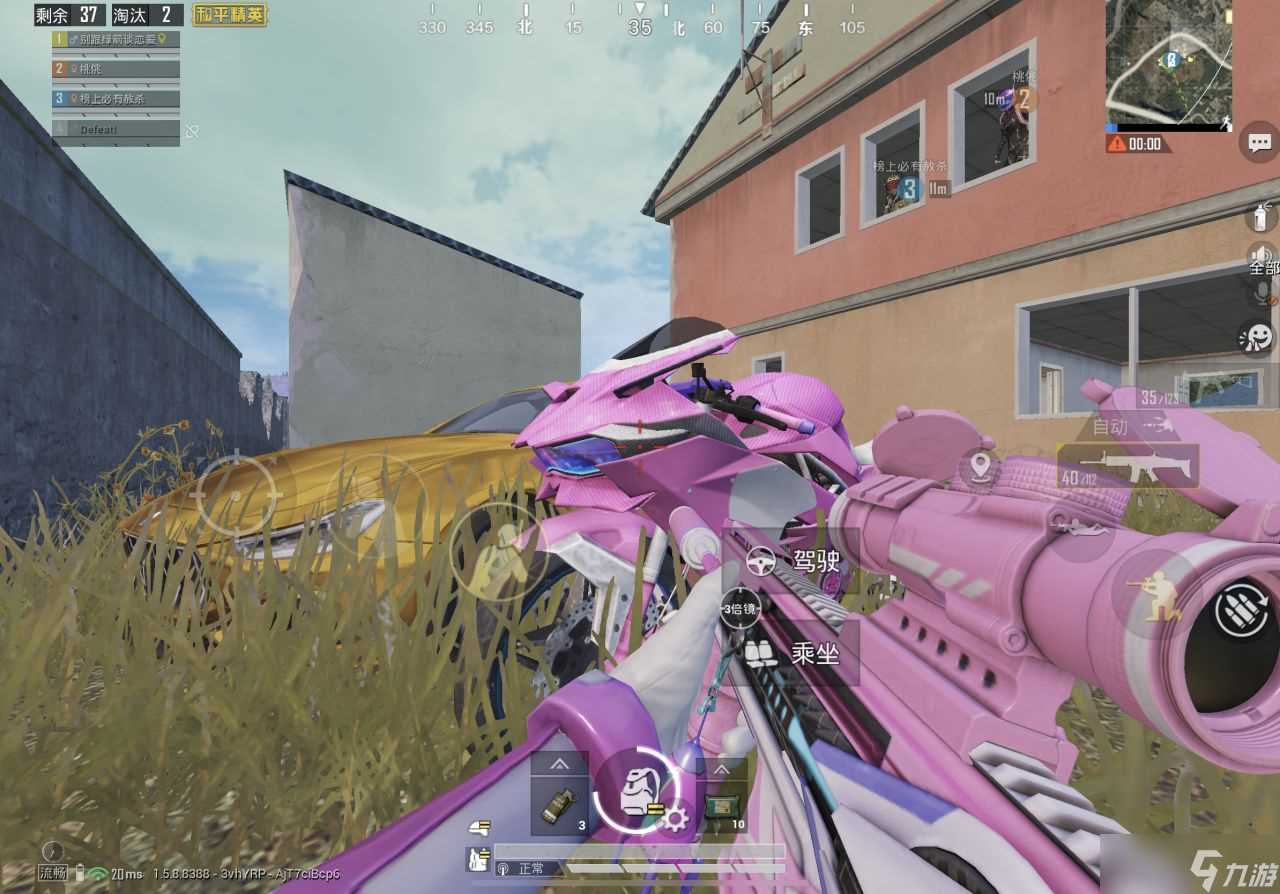The image size is (1280, 894).
Task: Tap the 乘坐 (ride as passenger) button
Action: [792, 654]
